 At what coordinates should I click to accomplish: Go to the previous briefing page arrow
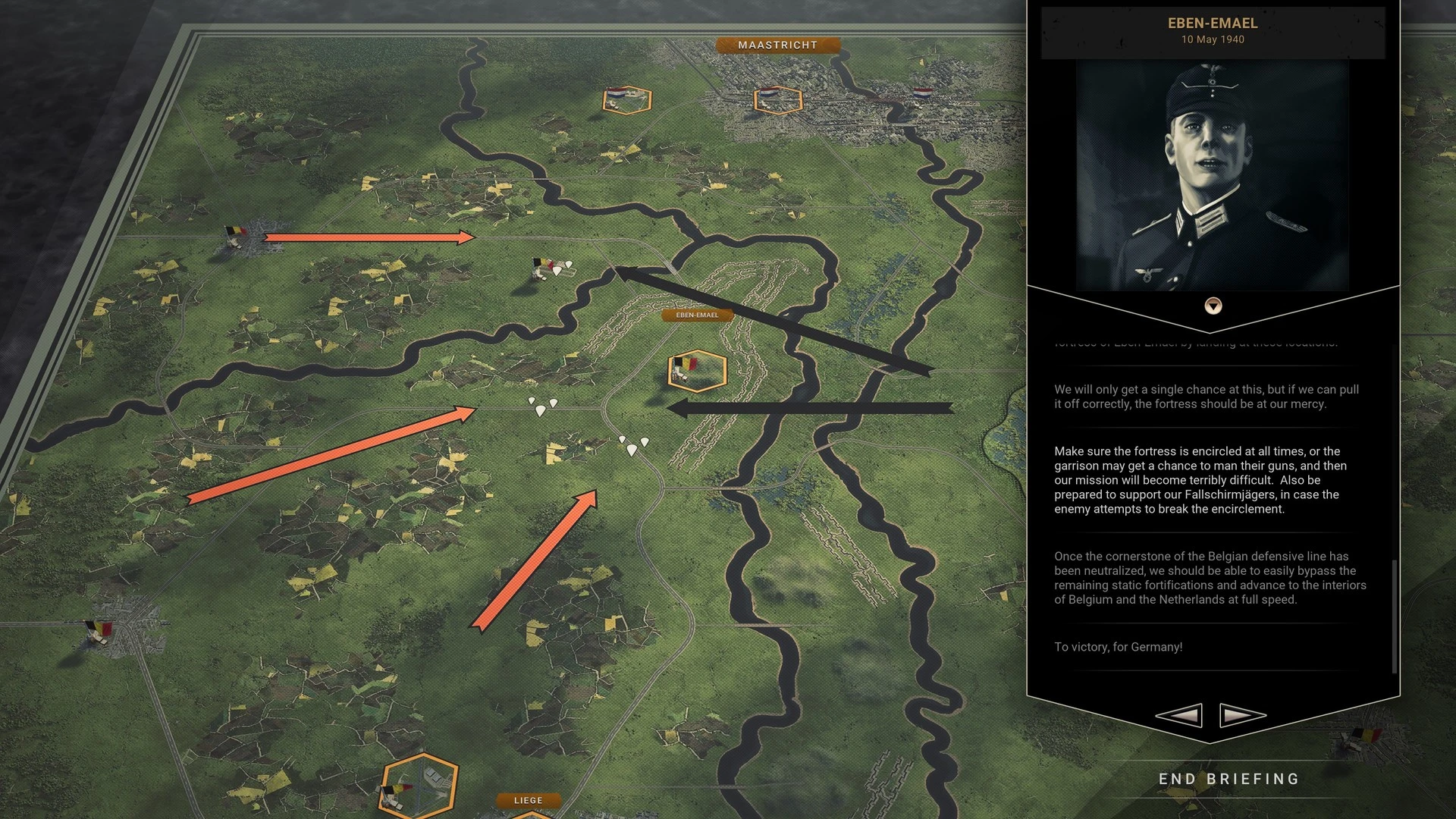[x=1178, y=715]
